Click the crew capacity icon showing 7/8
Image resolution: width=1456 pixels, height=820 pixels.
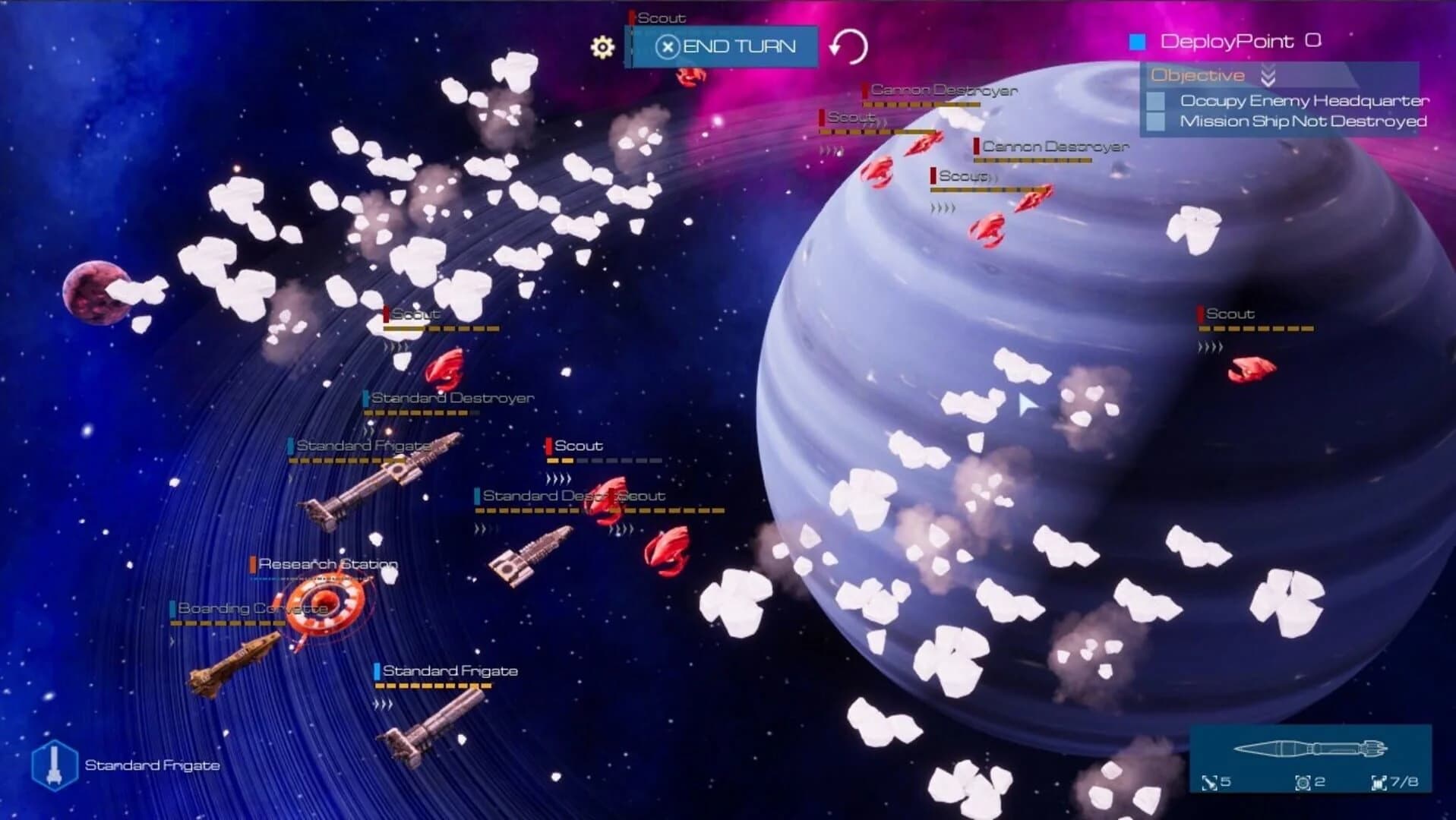click(x=1378, y=784)
